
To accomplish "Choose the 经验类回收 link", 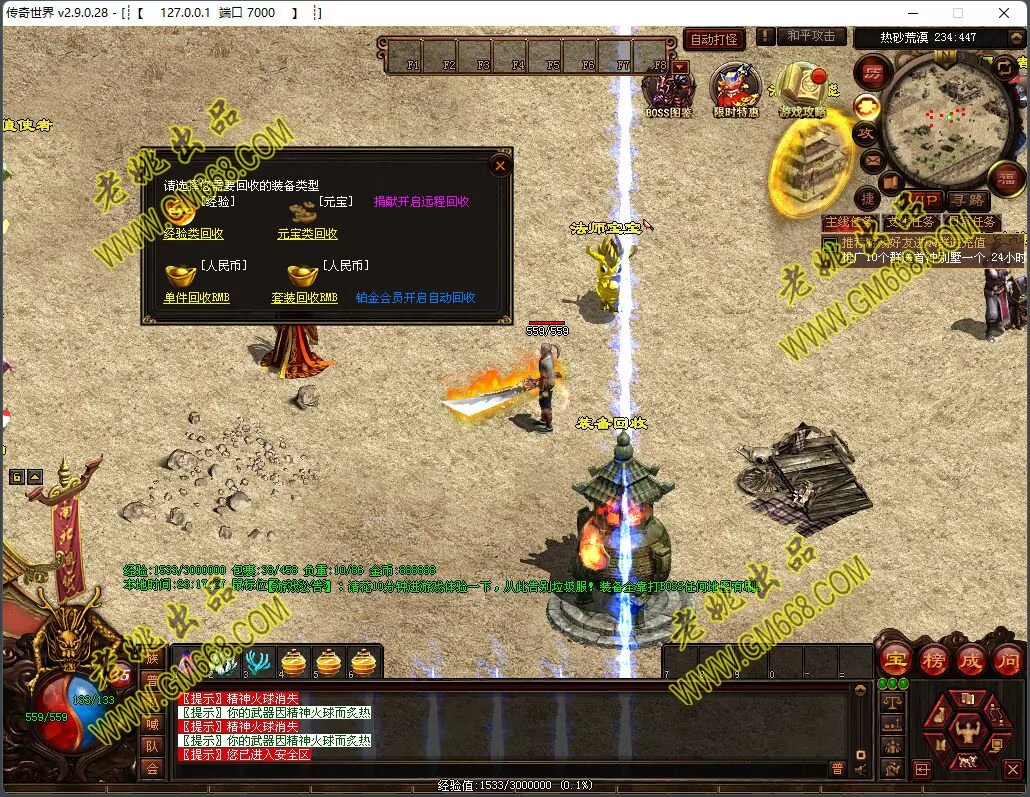I will point(194,234).
